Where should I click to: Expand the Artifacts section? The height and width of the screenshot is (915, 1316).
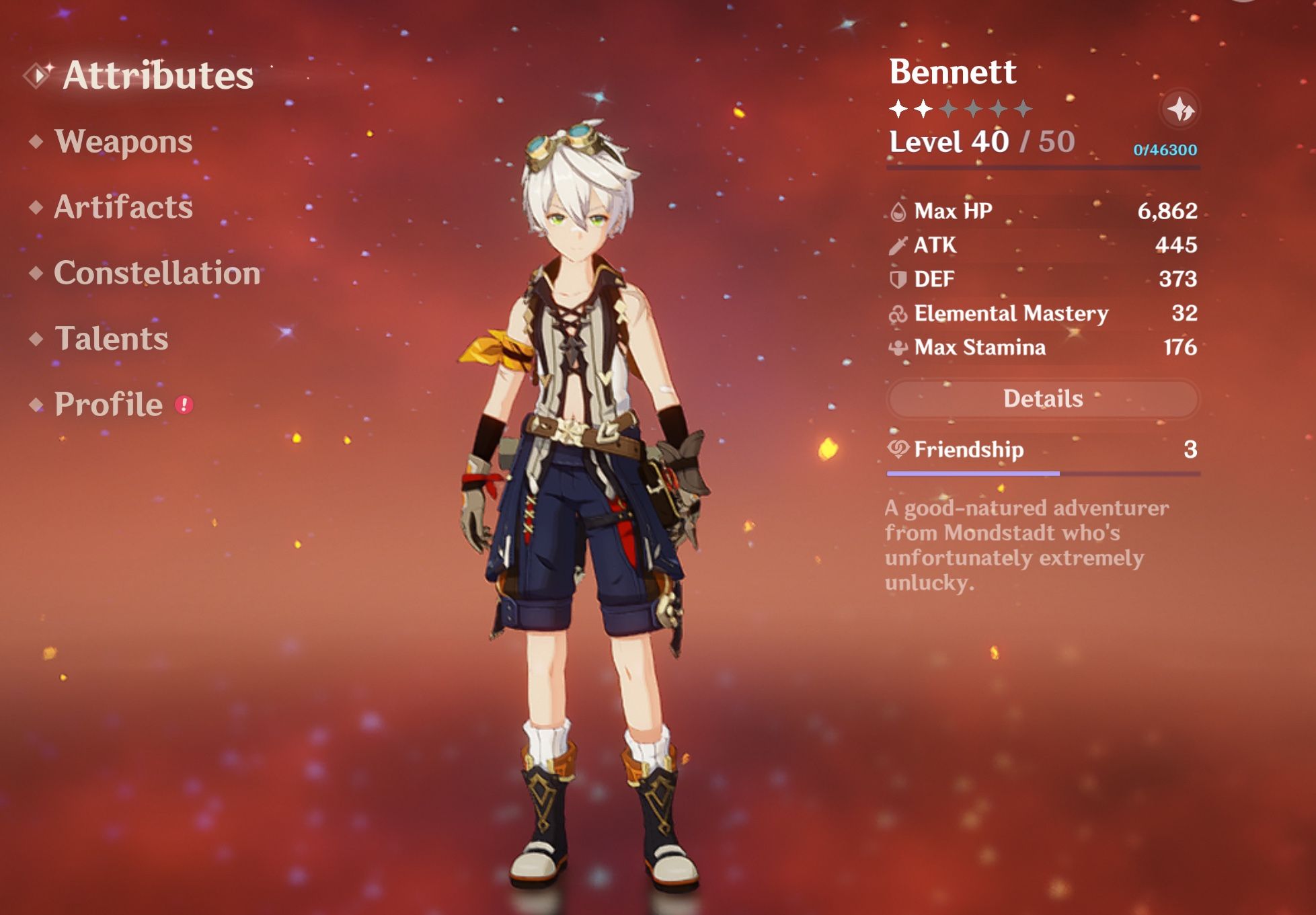(x=123, y=208)
